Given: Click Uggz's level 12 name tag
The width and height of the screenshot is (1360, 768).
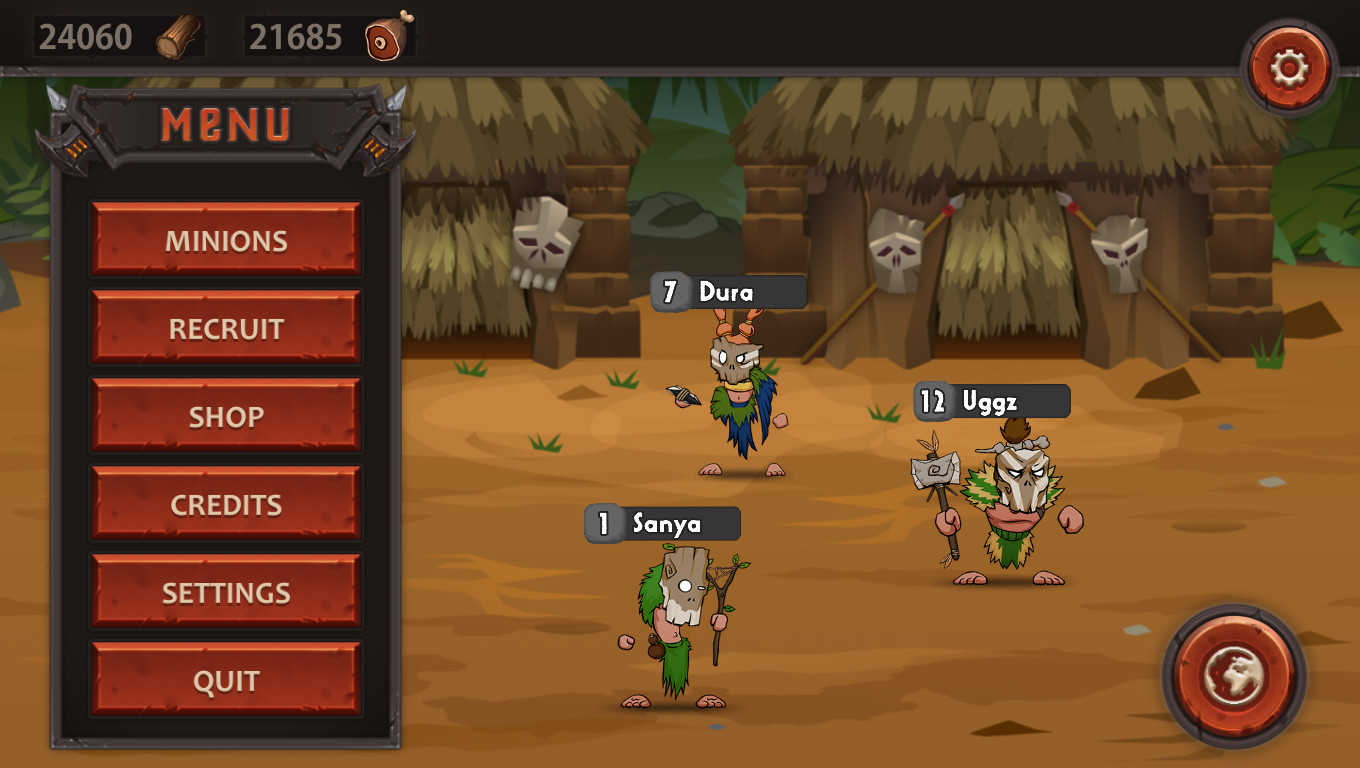Looking at the screenshot, I should point(990,401).
